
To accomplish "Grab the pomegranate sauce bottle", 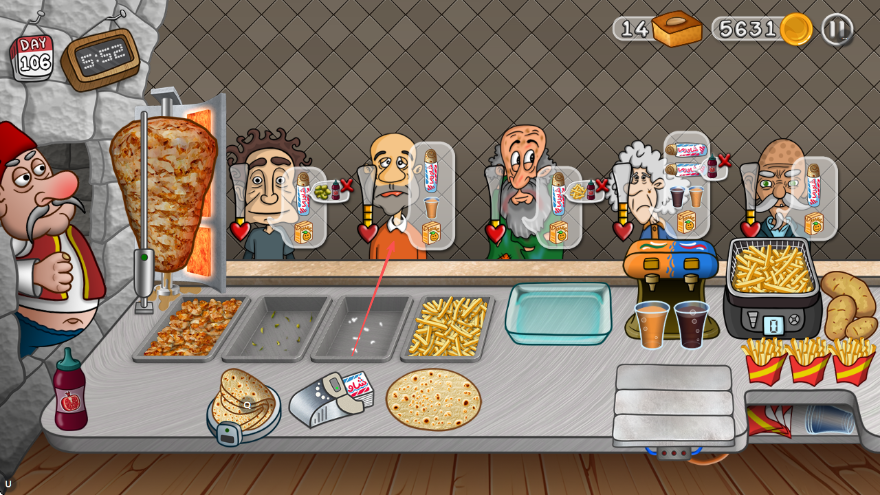I will [70, 392].
